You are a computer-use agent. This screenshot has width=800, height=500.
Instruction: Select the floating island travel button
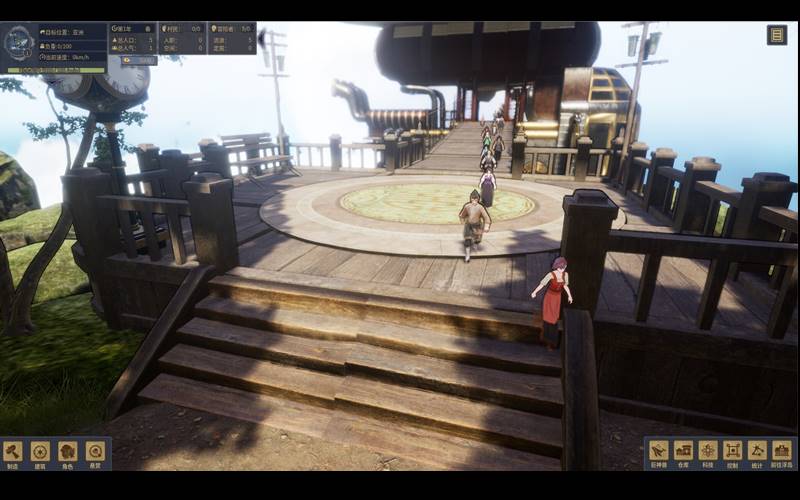pos(782,452)
